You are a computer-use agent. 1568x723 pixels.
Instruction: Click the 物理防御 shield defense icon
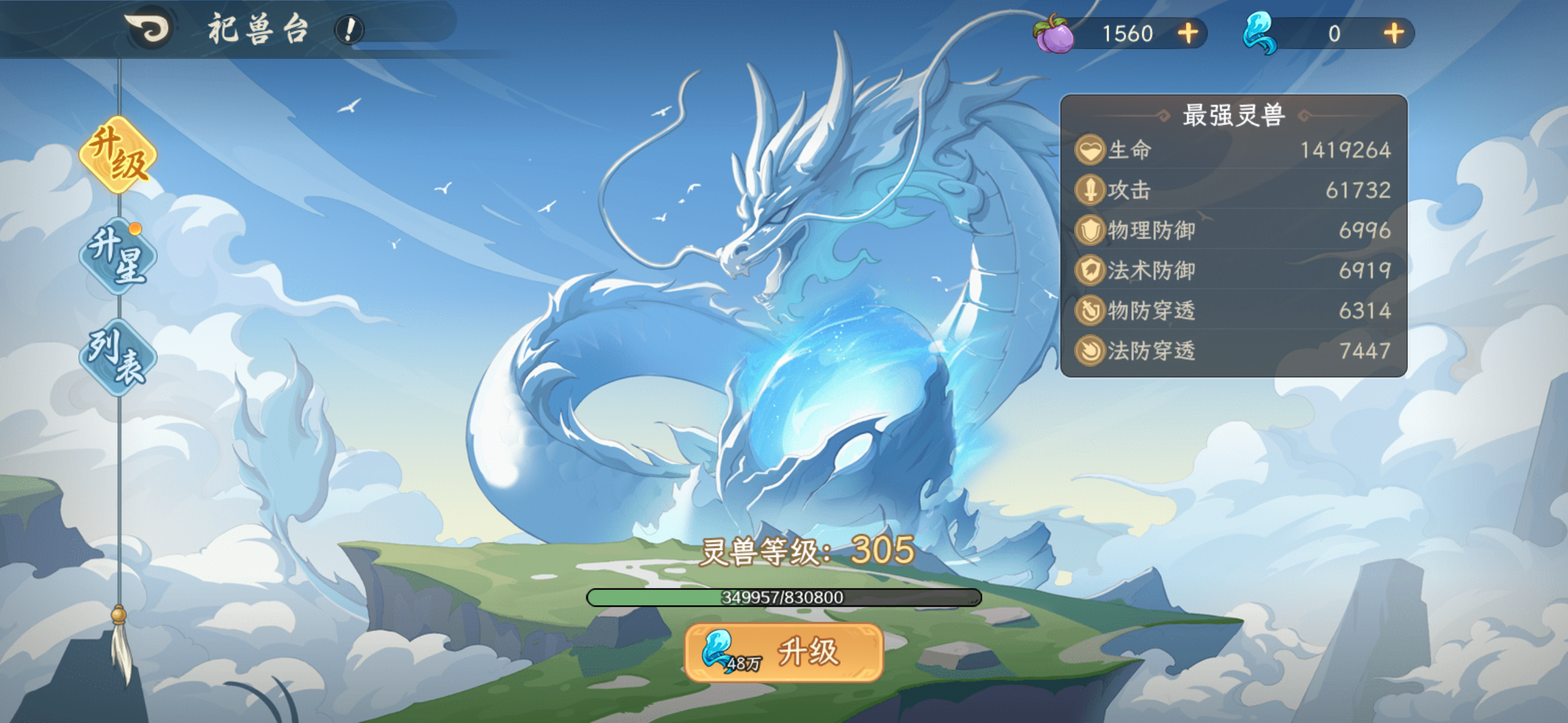tap(1090, 230)
